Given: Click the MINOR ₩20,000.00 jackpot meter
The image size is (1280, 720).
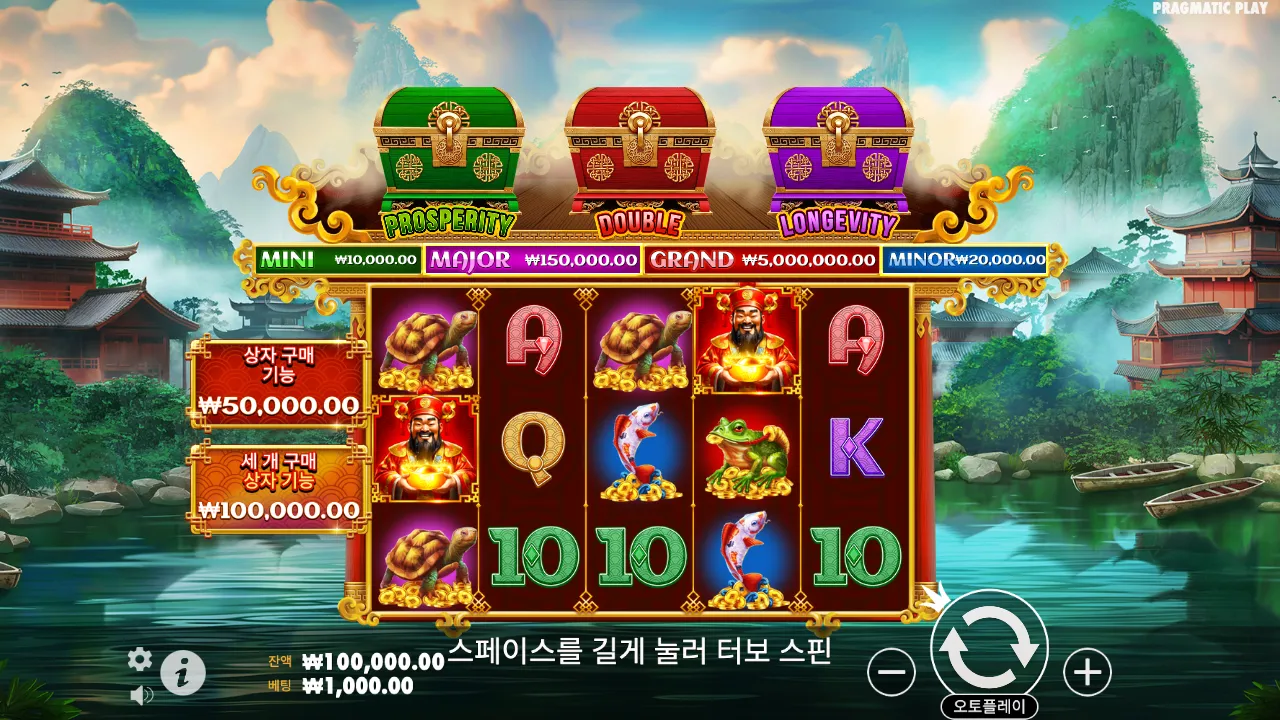Looking at the screenshot, I should 964,262.
